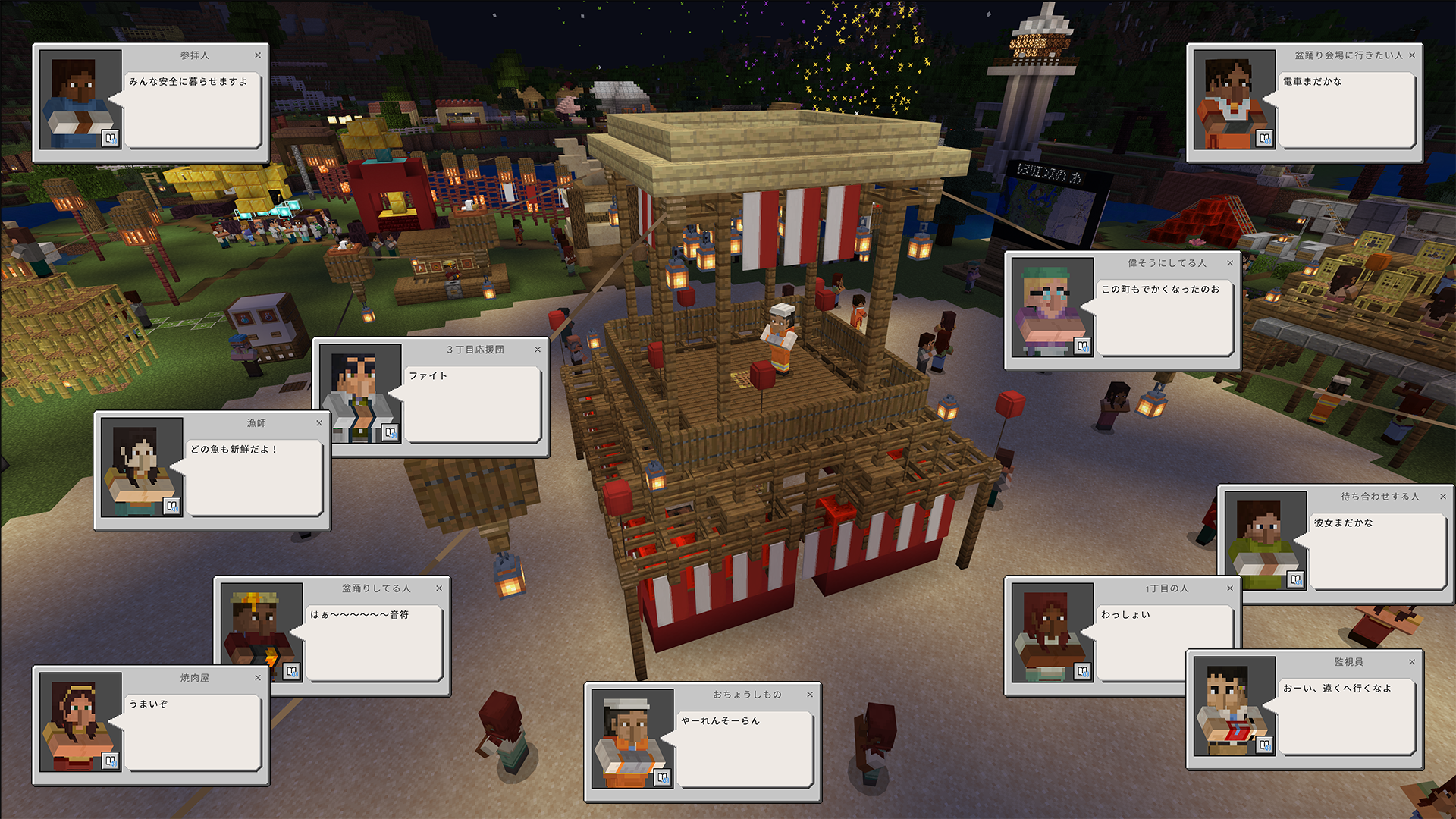The height and width of the screenshot is (819, 1456).
Task: Close the 焼肉屋 dialogue window
Action: click(x=258, y=678)
